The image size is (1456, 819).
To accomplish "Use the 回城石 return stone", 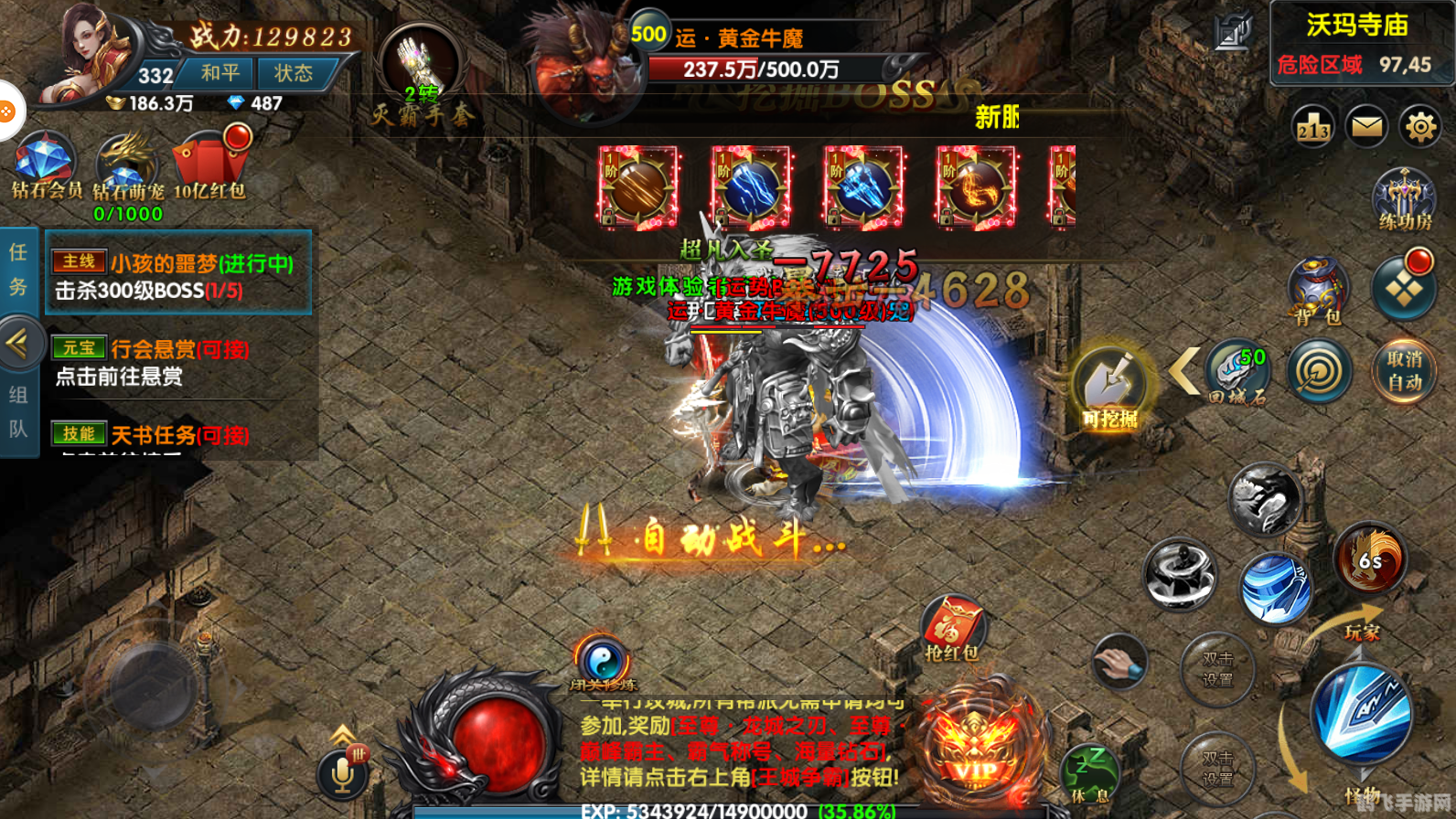I will [1237, 370].
